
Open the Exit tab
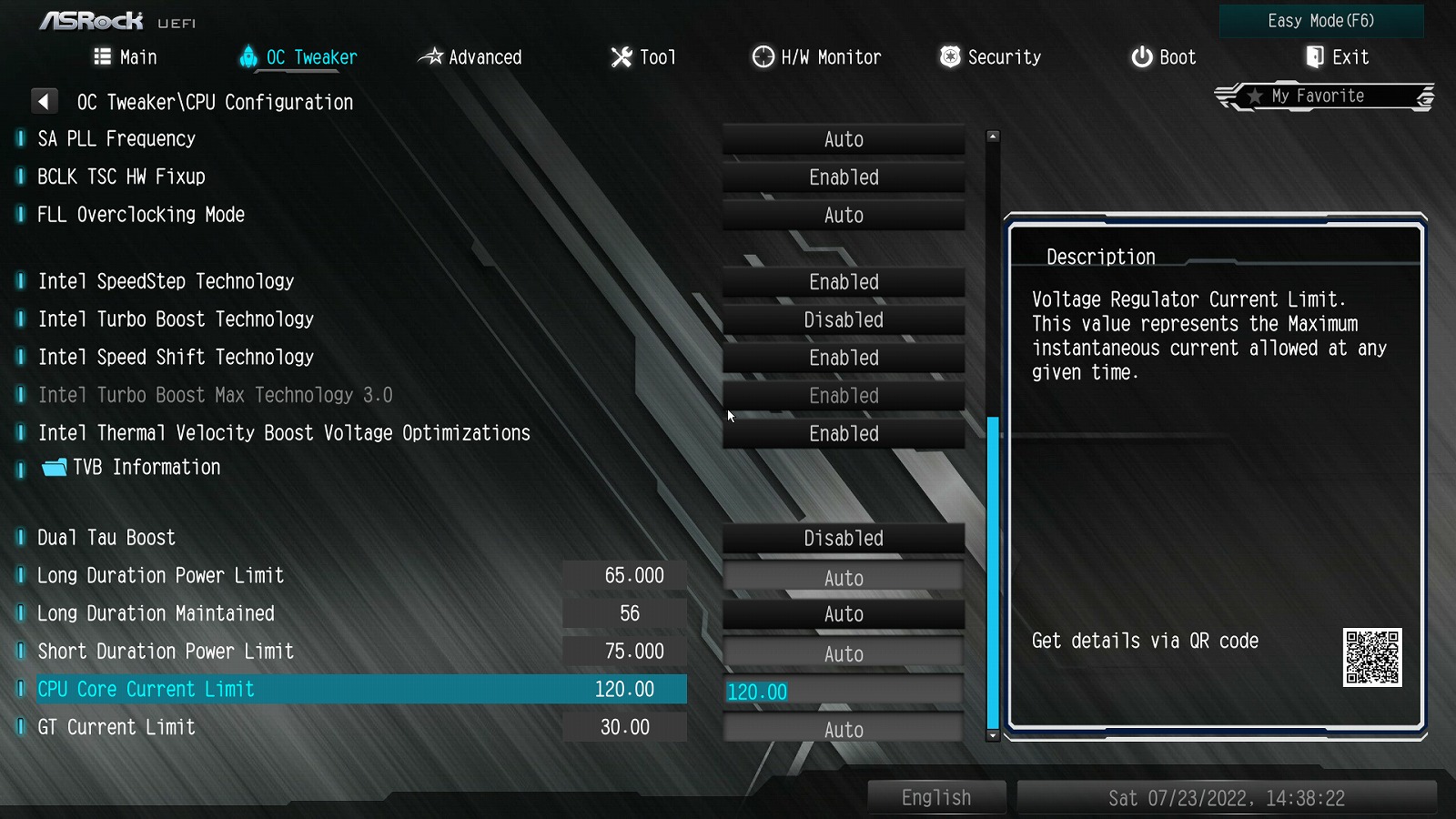1337,57
